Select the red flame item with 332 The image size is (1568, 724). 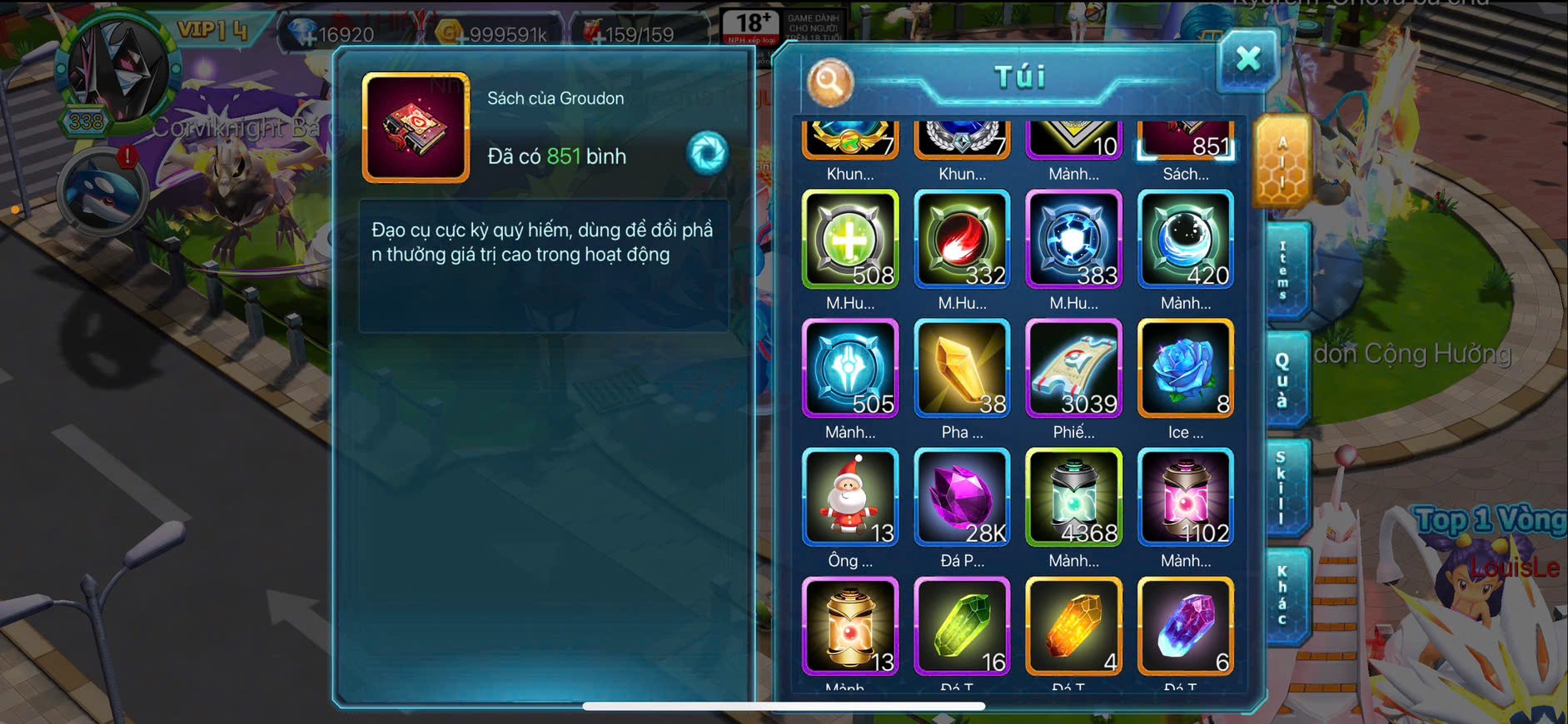pos(962,240)
